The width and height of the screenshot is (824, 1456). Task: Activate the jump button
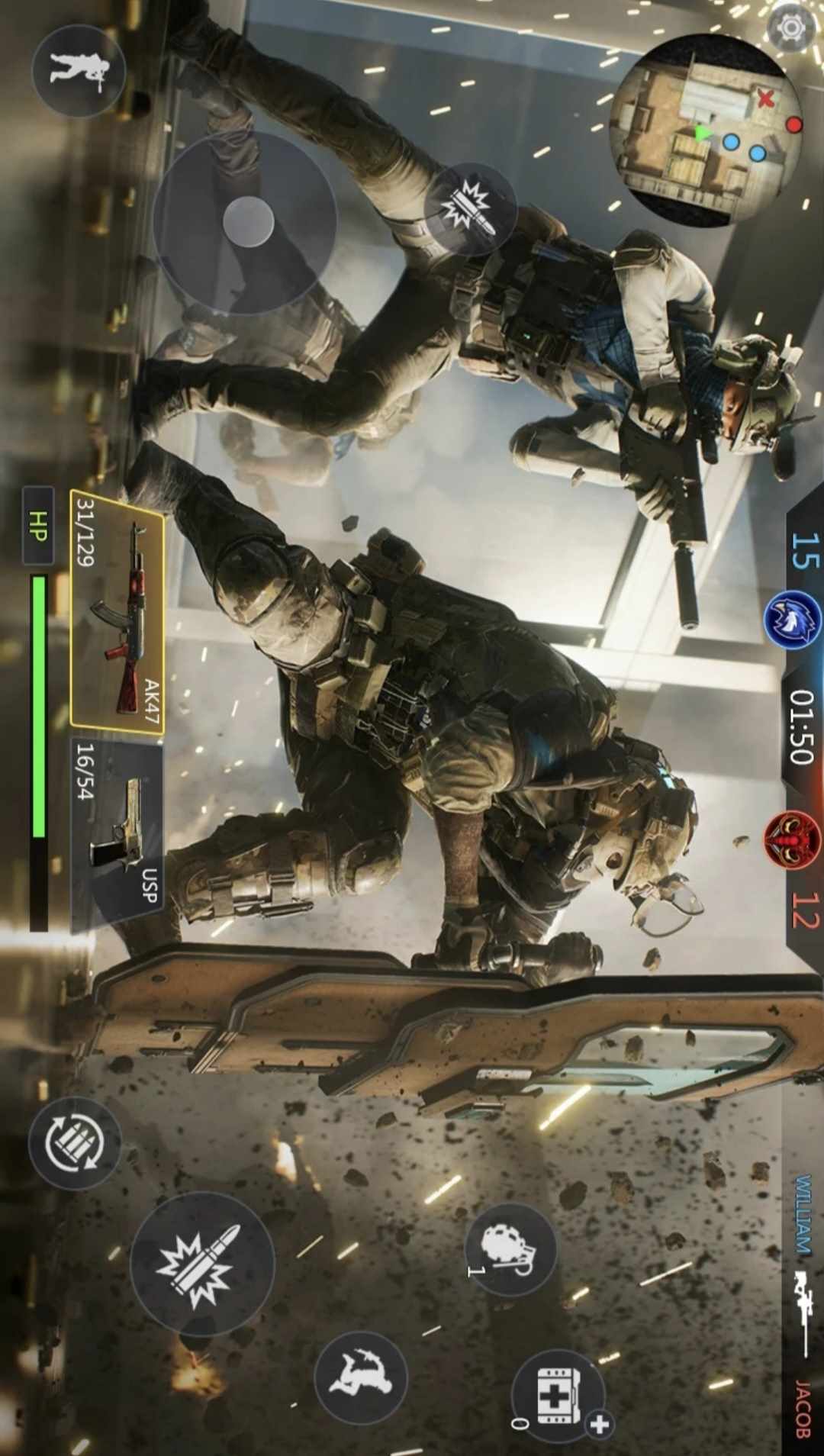[361, 1377]
